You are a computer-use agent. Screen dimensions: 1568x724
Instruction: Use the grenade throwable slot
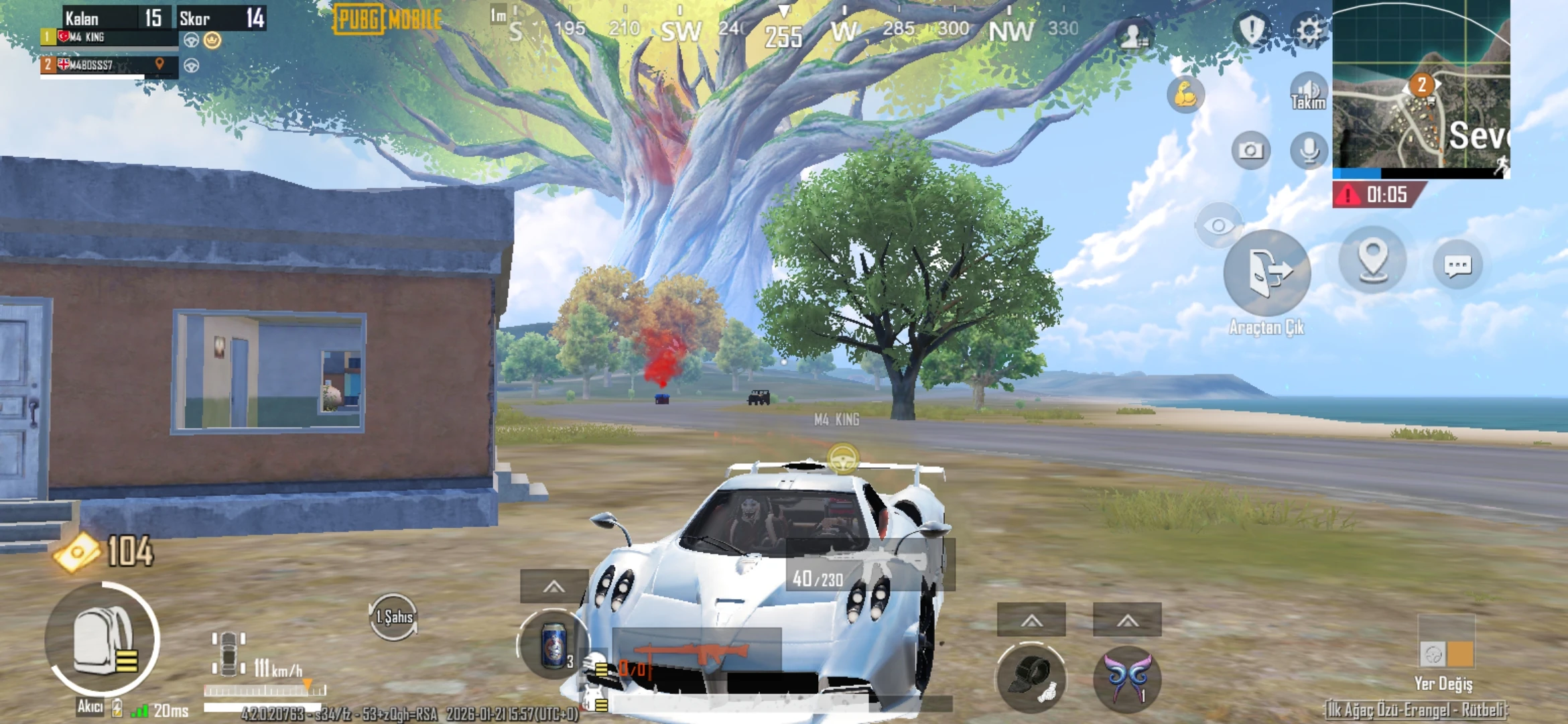tap(1031, 678)
